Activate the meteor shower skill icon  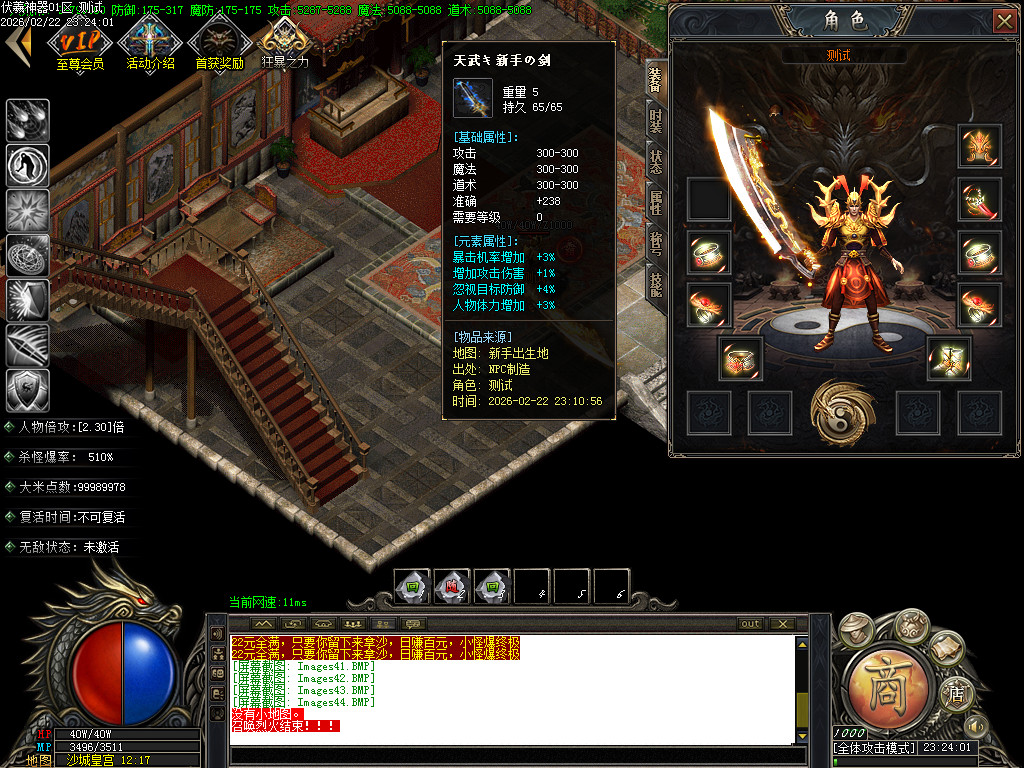click(x=28, y=120)
